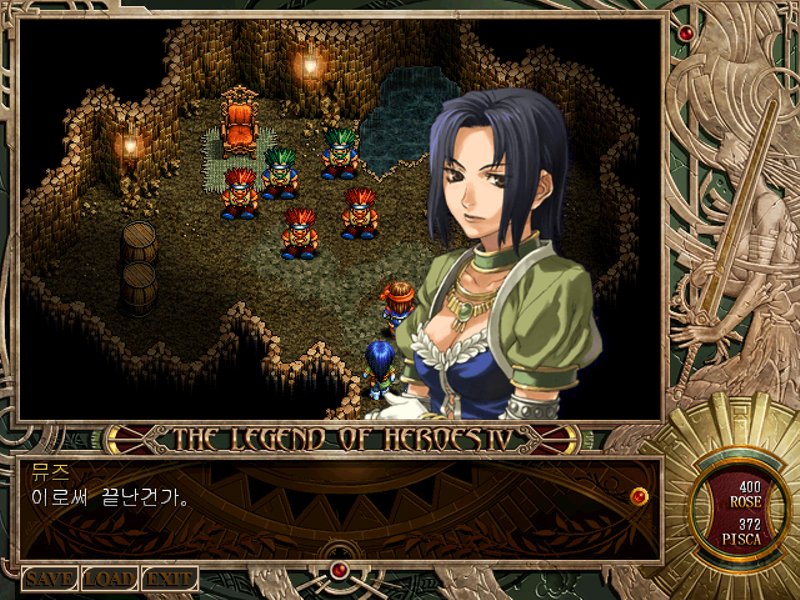Screen dimensions: 800x600
Task: Click the SAVE button
Action: coord(50,579)
